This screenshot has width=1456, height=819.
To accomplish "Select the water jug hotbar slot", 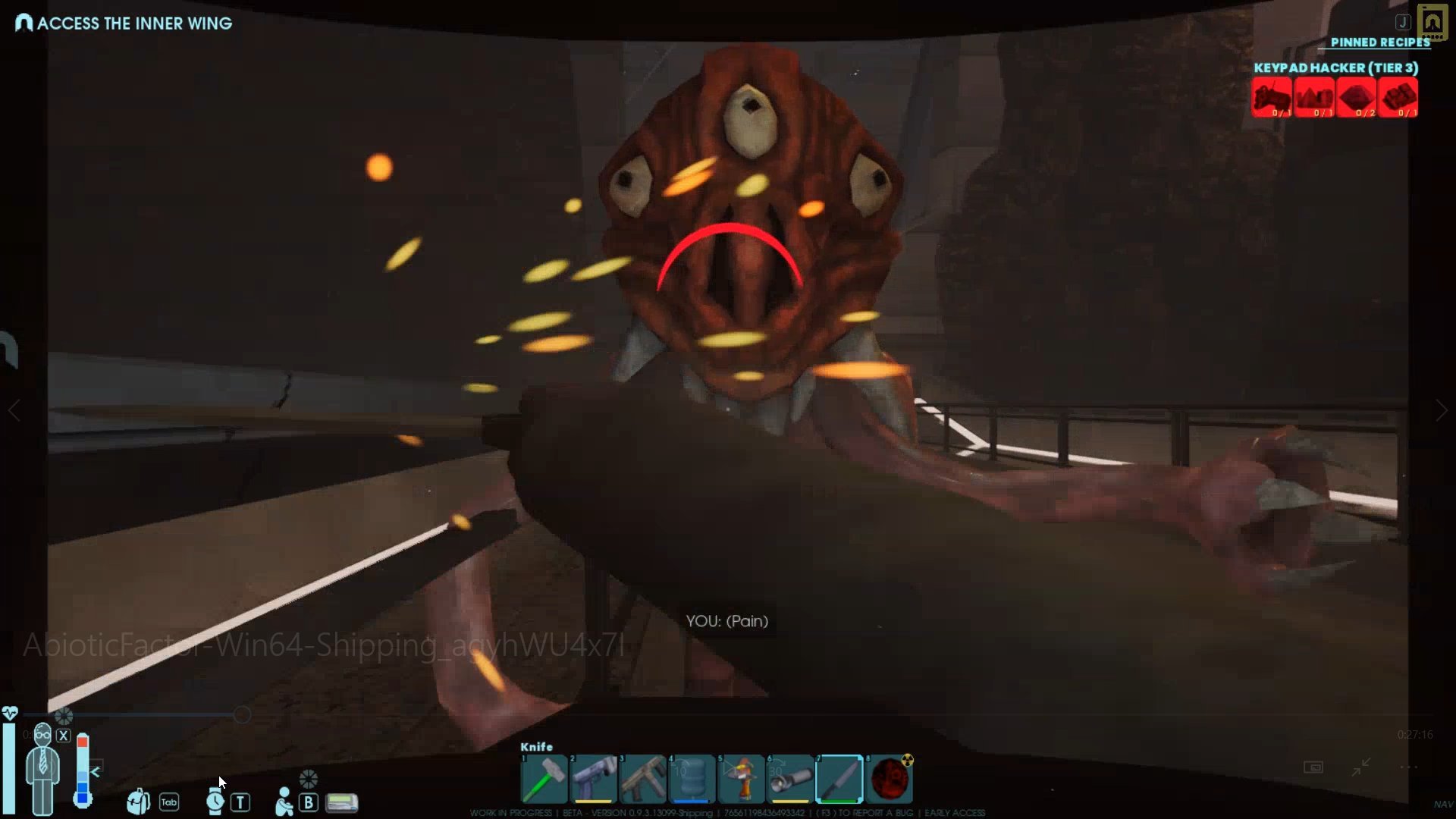I will [x=692, y=779].
